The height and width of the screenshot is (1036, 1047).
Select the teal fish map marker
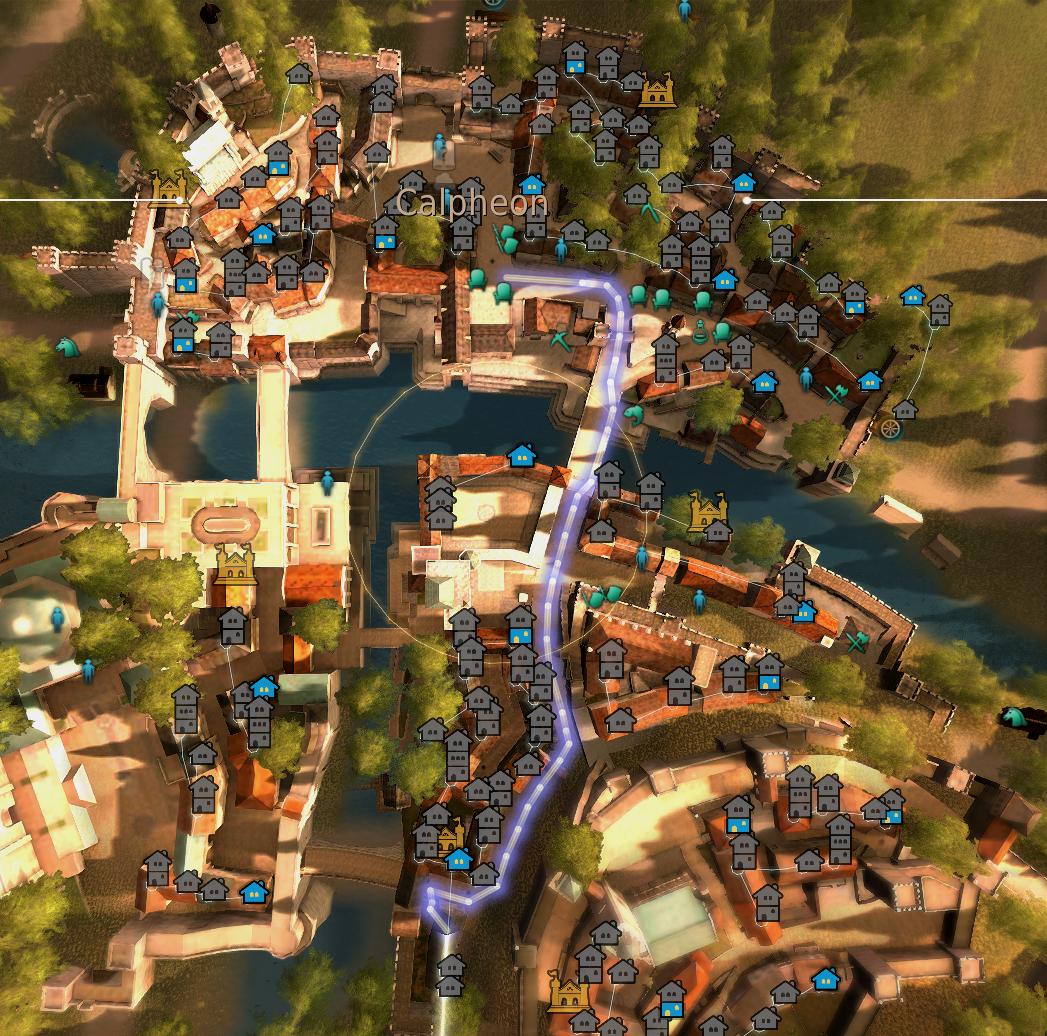coord(632,413)
